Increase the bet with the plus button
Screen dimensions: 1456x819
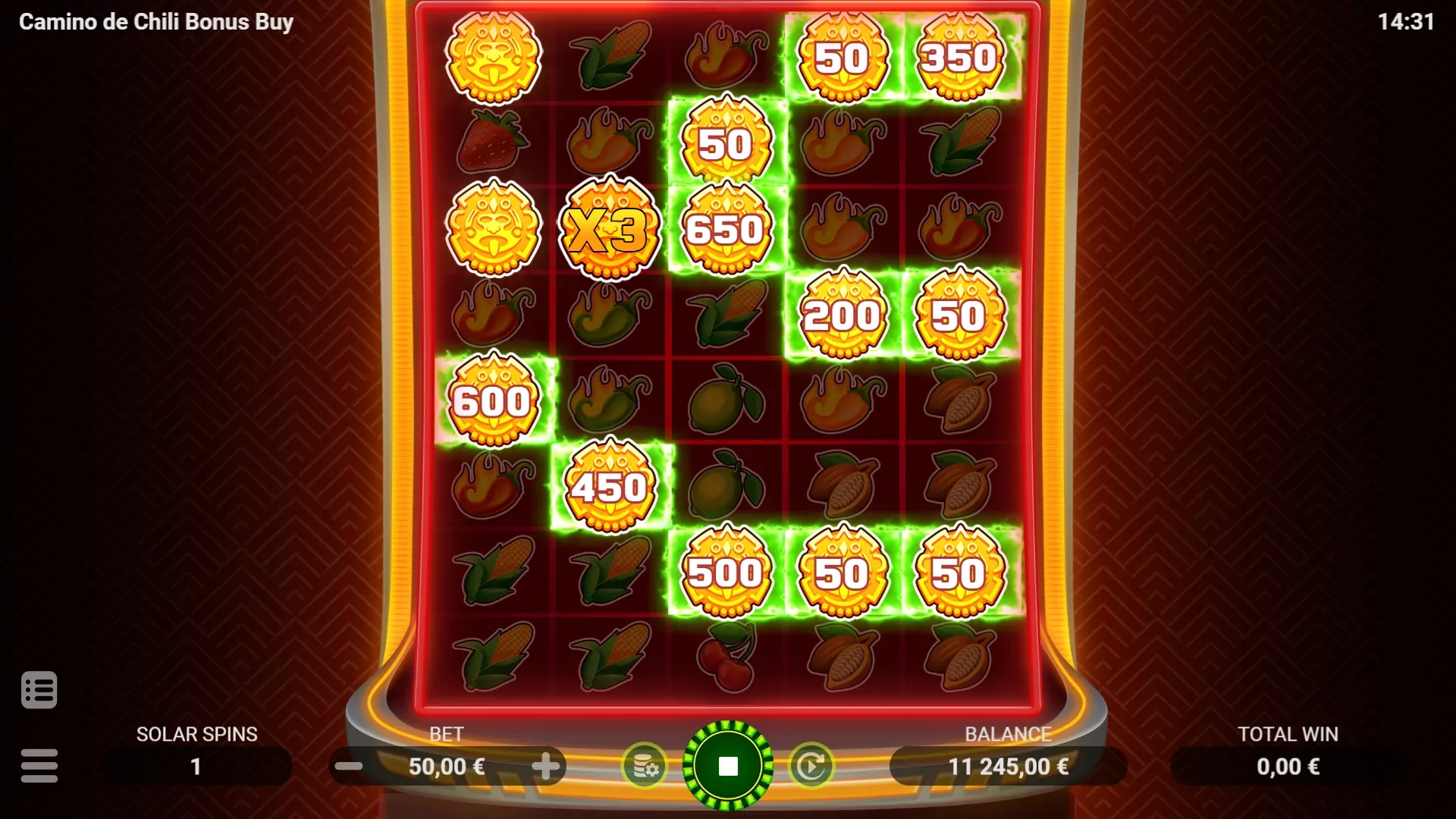(548, 766)
